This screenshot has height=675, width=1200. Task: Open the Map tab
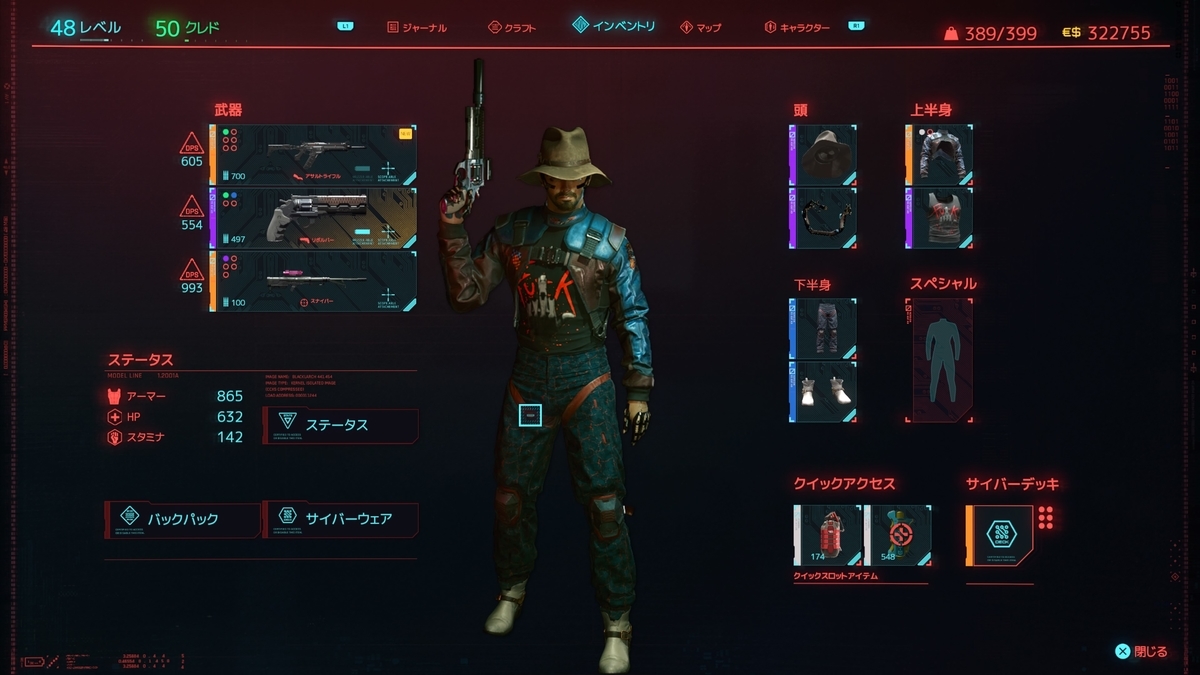point(700,27)
